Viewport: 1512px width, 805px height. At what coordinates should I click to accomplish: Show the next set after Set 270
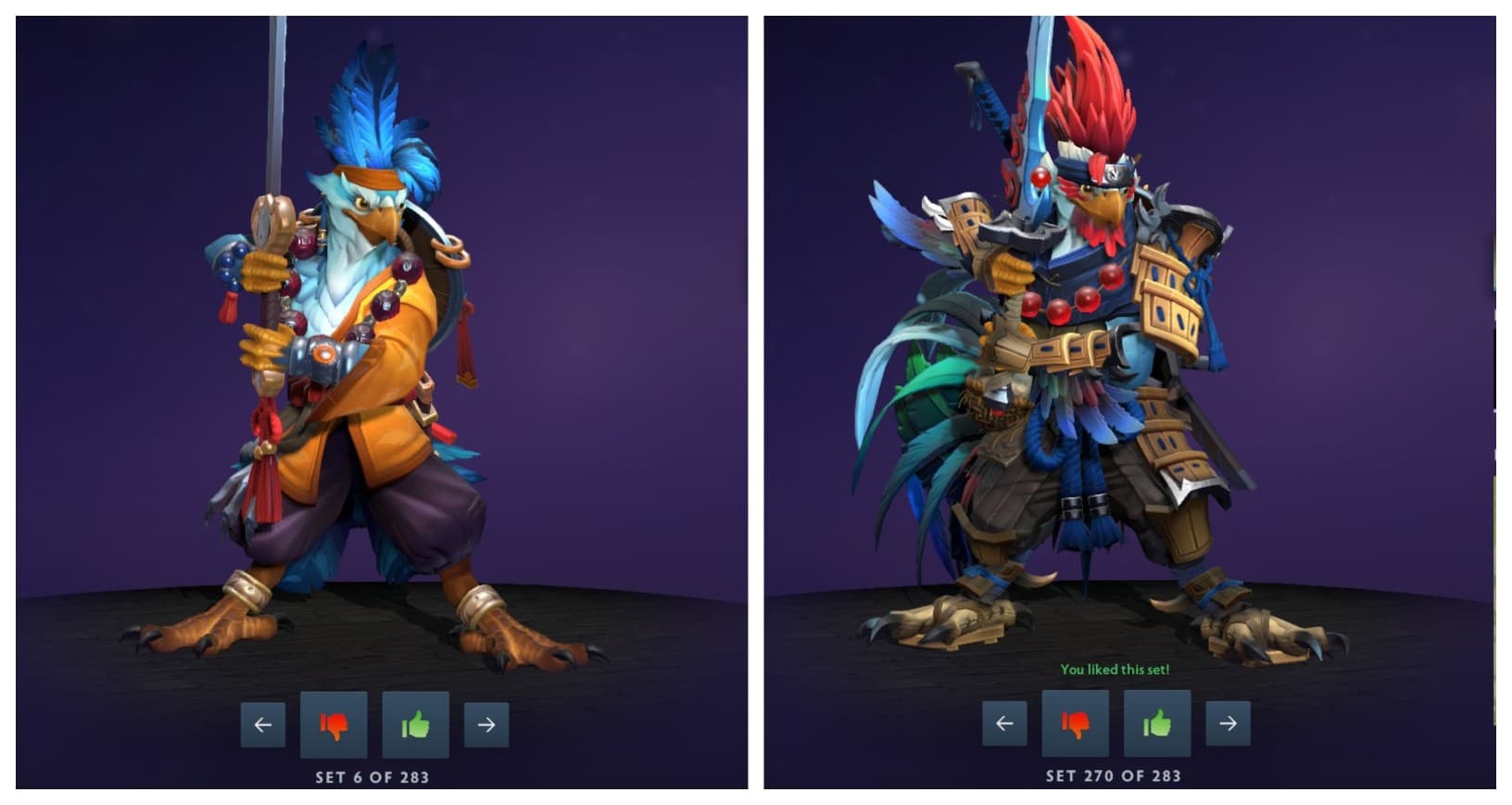click(1228, 723)
